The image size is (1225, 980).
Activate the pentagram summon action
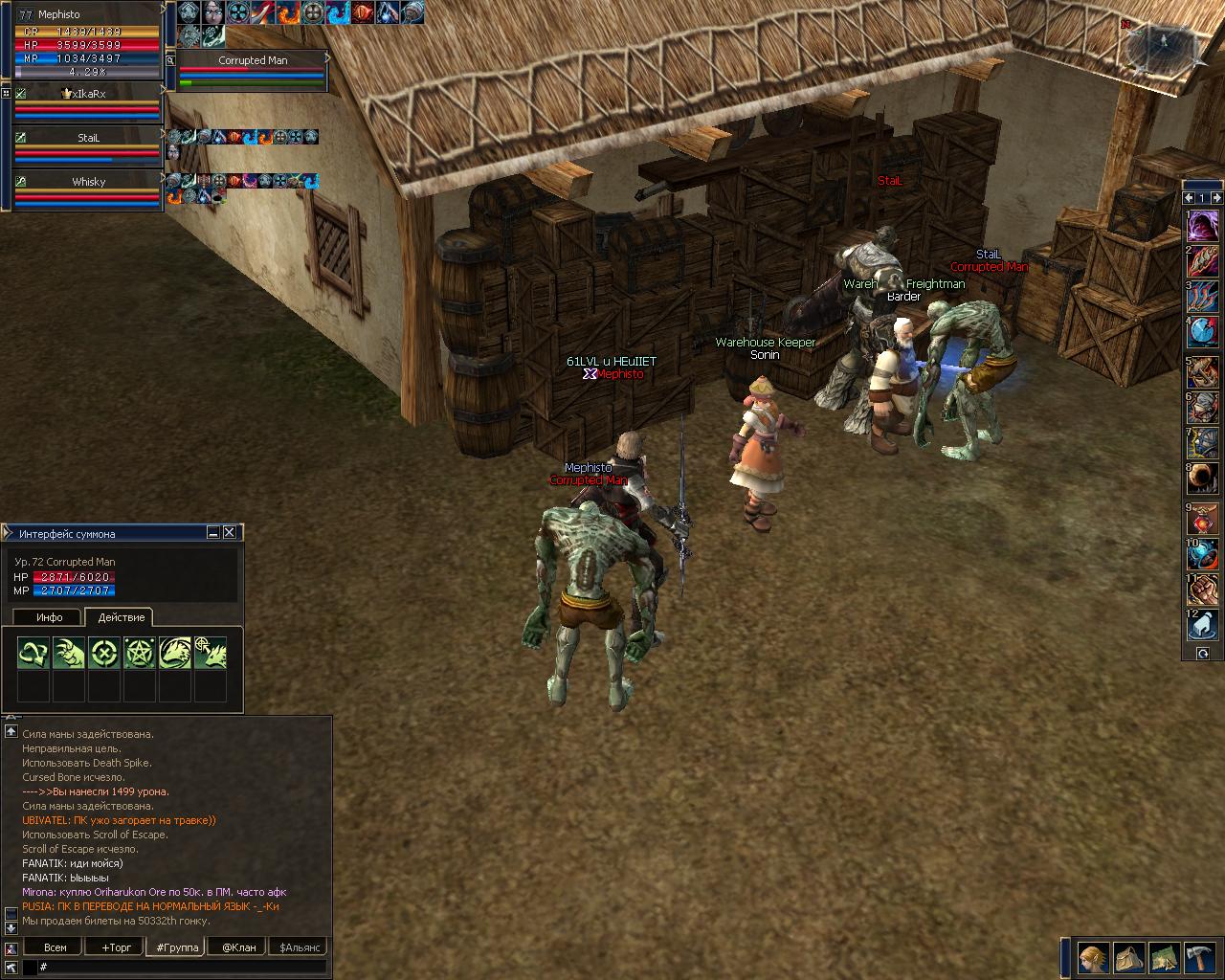pyautogui.click(x=139, y=654)
